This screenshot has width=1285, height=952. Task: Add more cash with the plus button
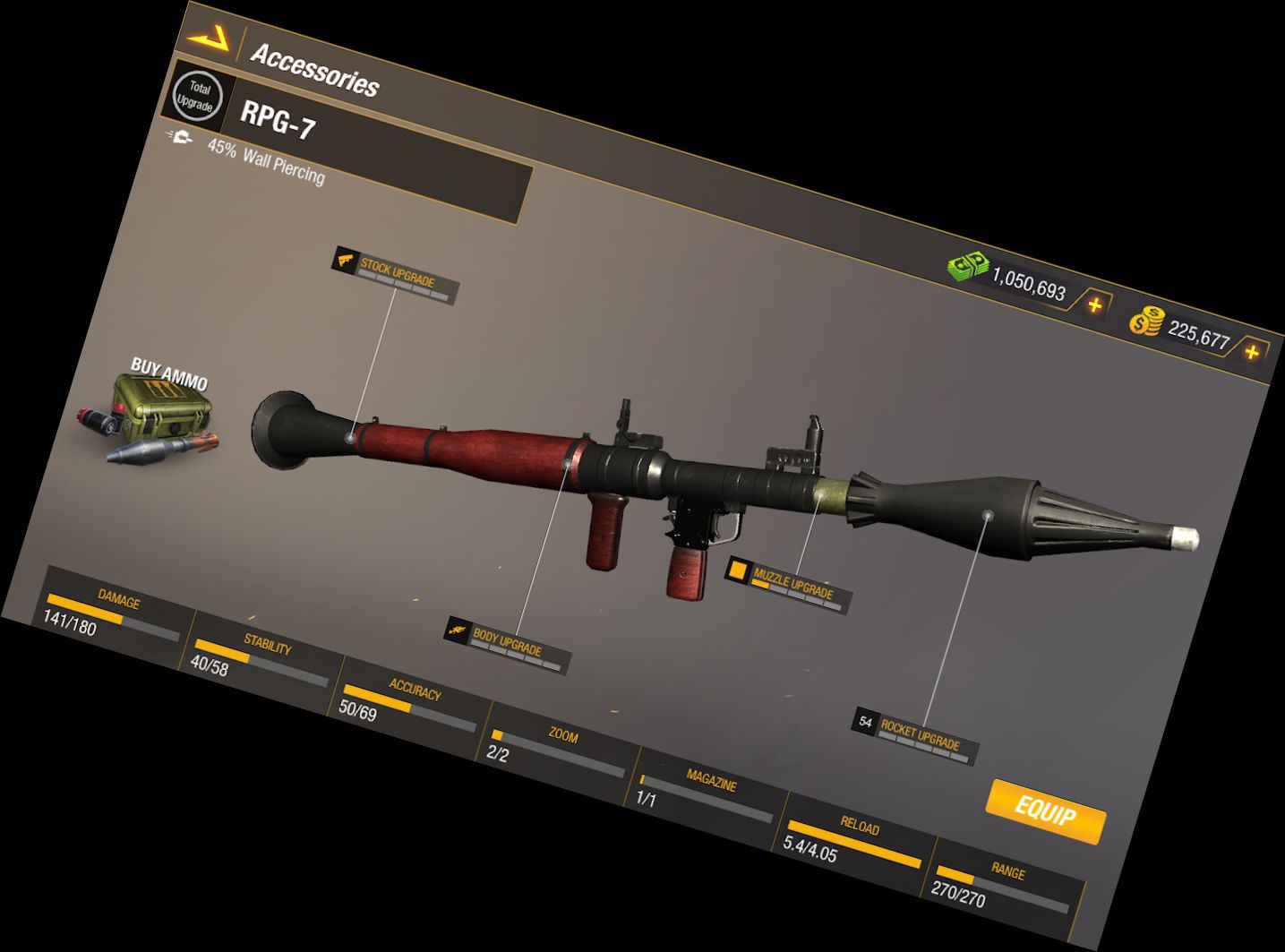click(x=1093, y=304)
